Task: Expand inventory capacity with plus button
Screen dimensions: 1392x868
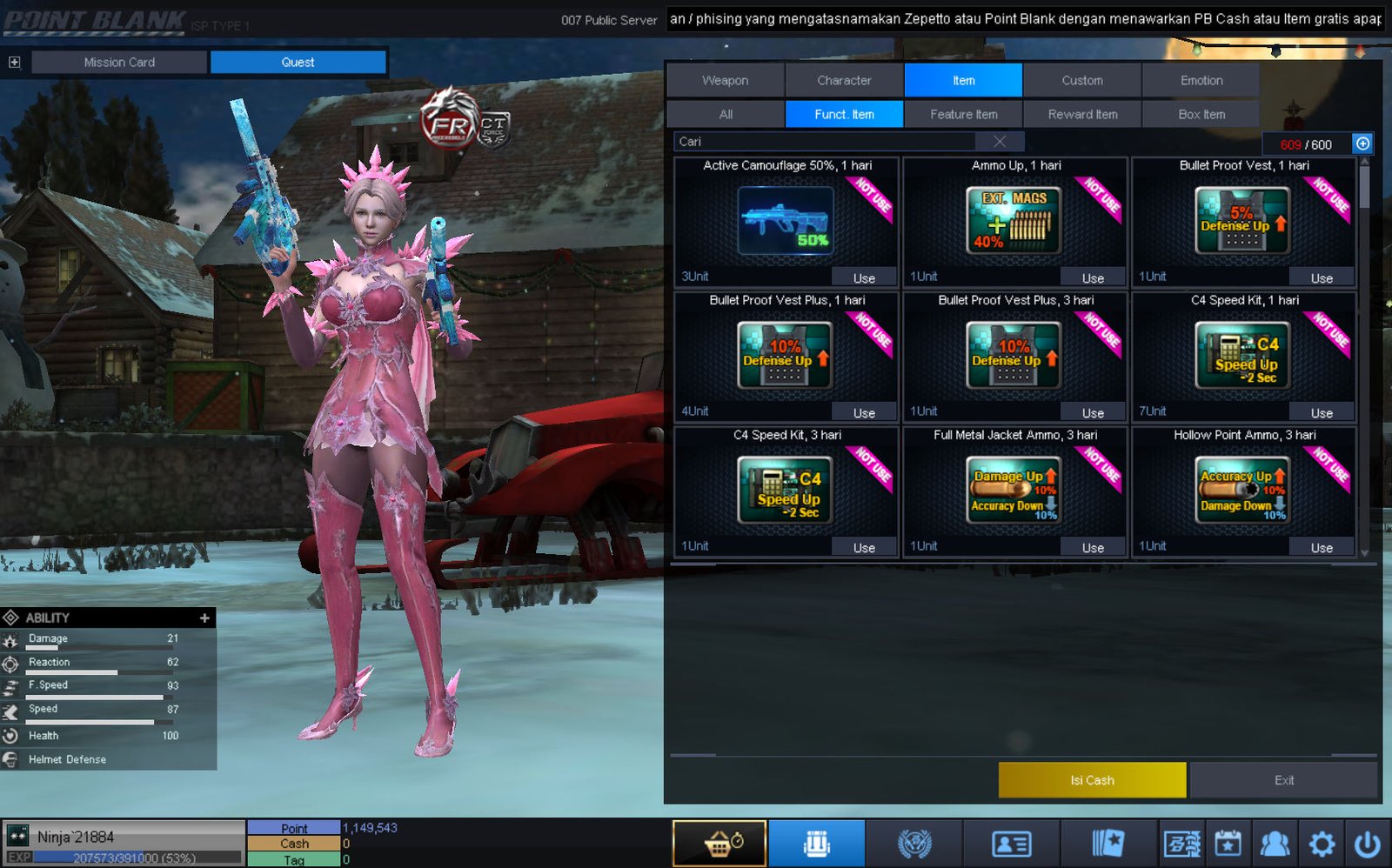Action: coord(1362,144)
